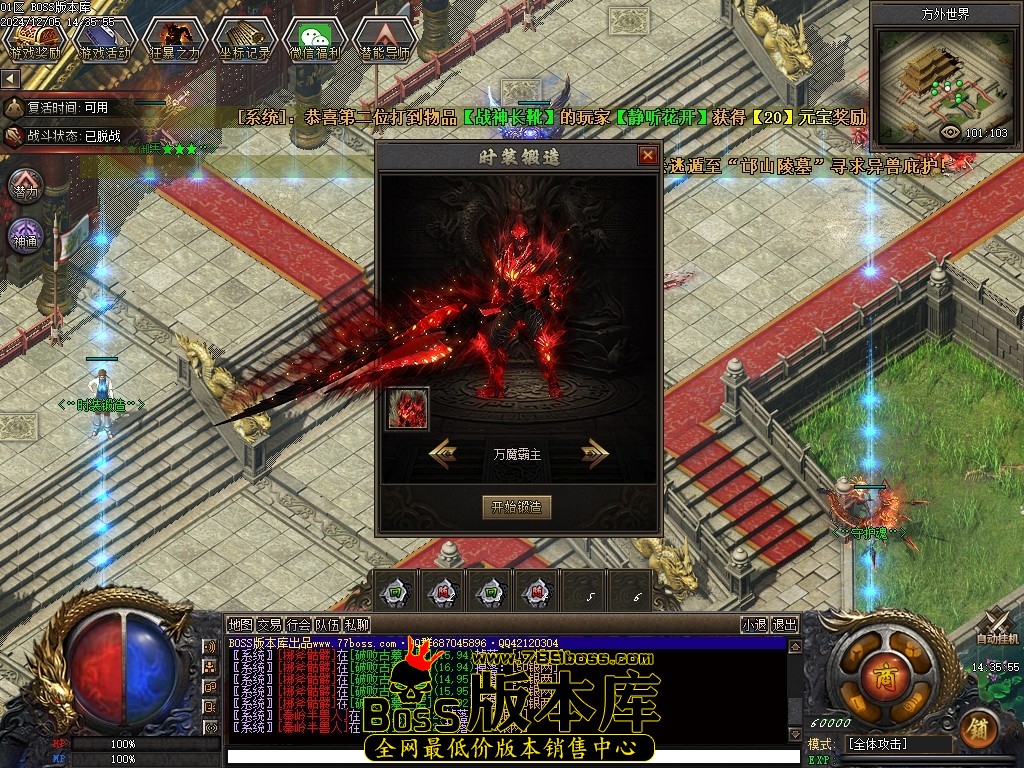Click the 开始锻造 button
Viewport: 1024px width, 768px height.
pyautogui.click(x=516, y=507)
